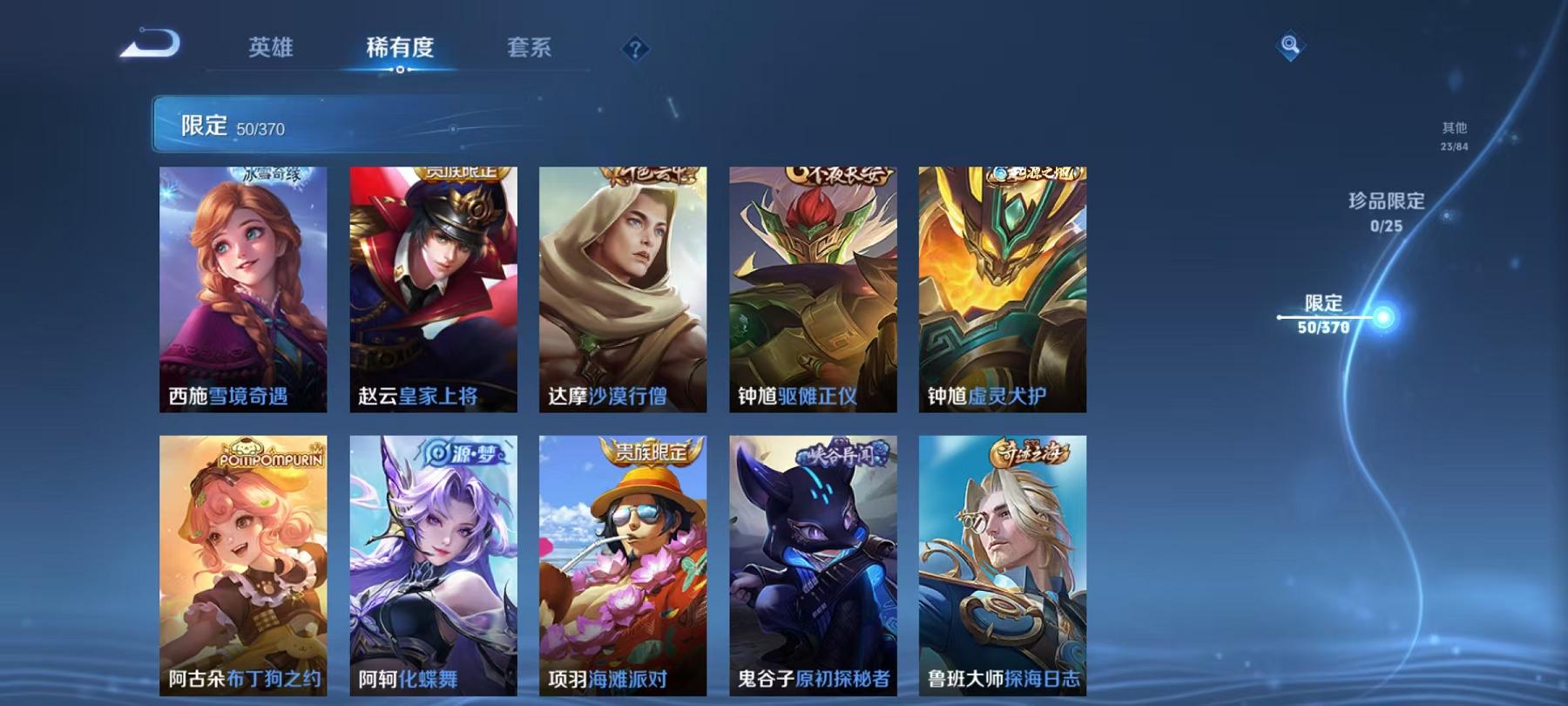1568x706 pixels.
Task: Select the 其他 23/84 node at top right
Action: click(1455, 133)
